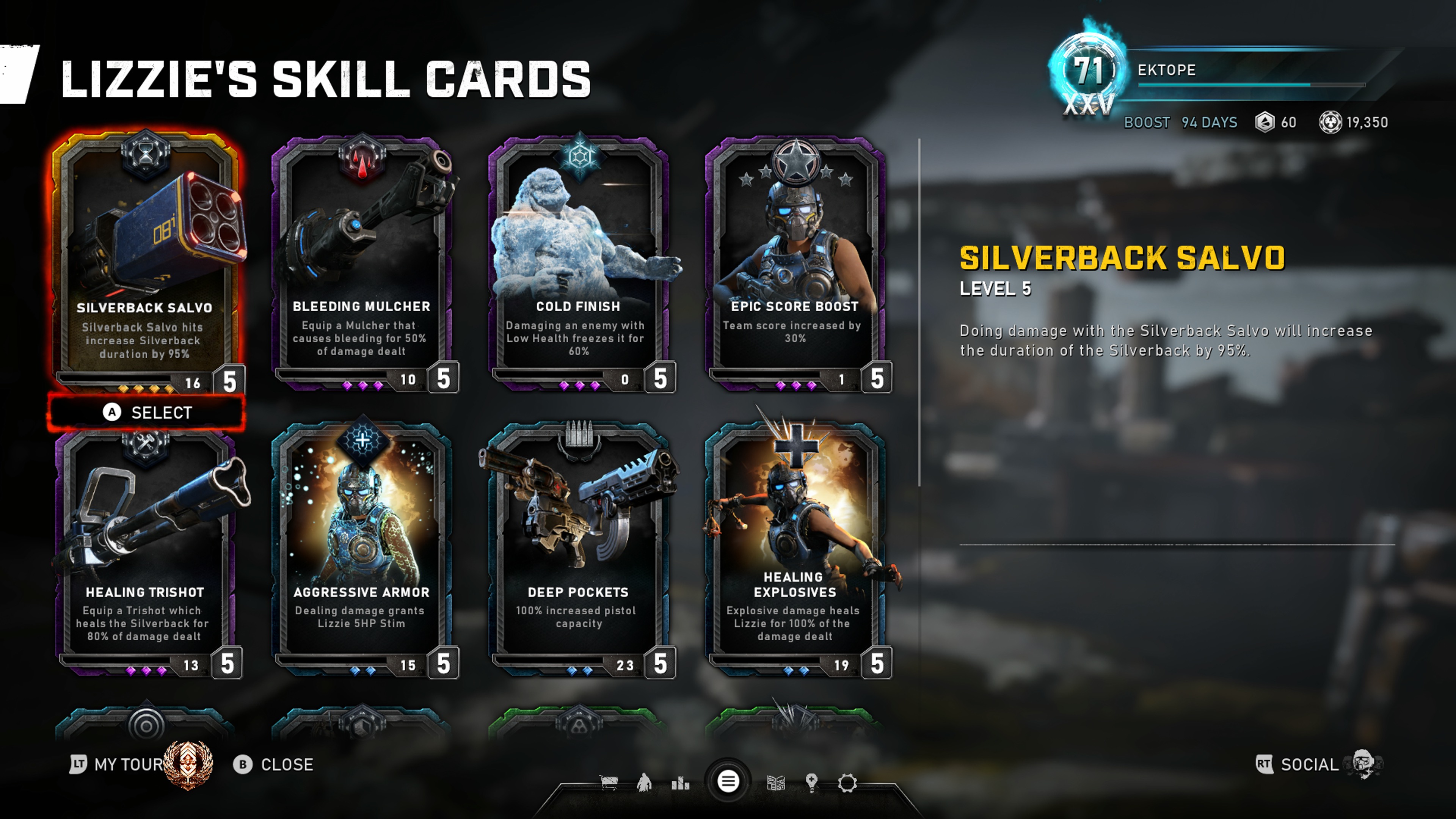The width and height of the screenshot is (1456, 819).
Task: Open settings via the gear icon
Action: tap(847, 783)
